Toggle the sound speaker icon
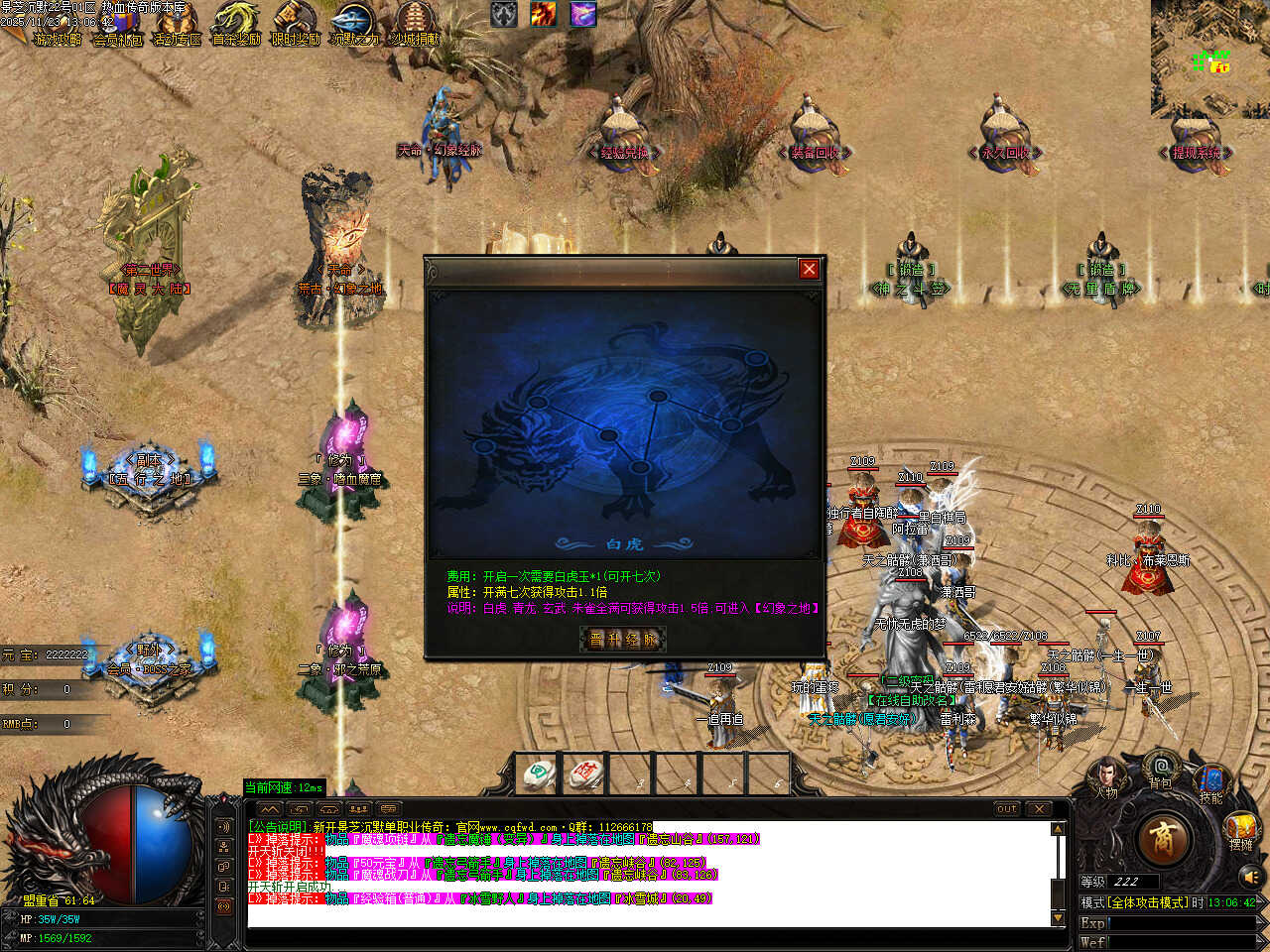The width and height of the screenshot is (1270, 952). pos(1251,877)
